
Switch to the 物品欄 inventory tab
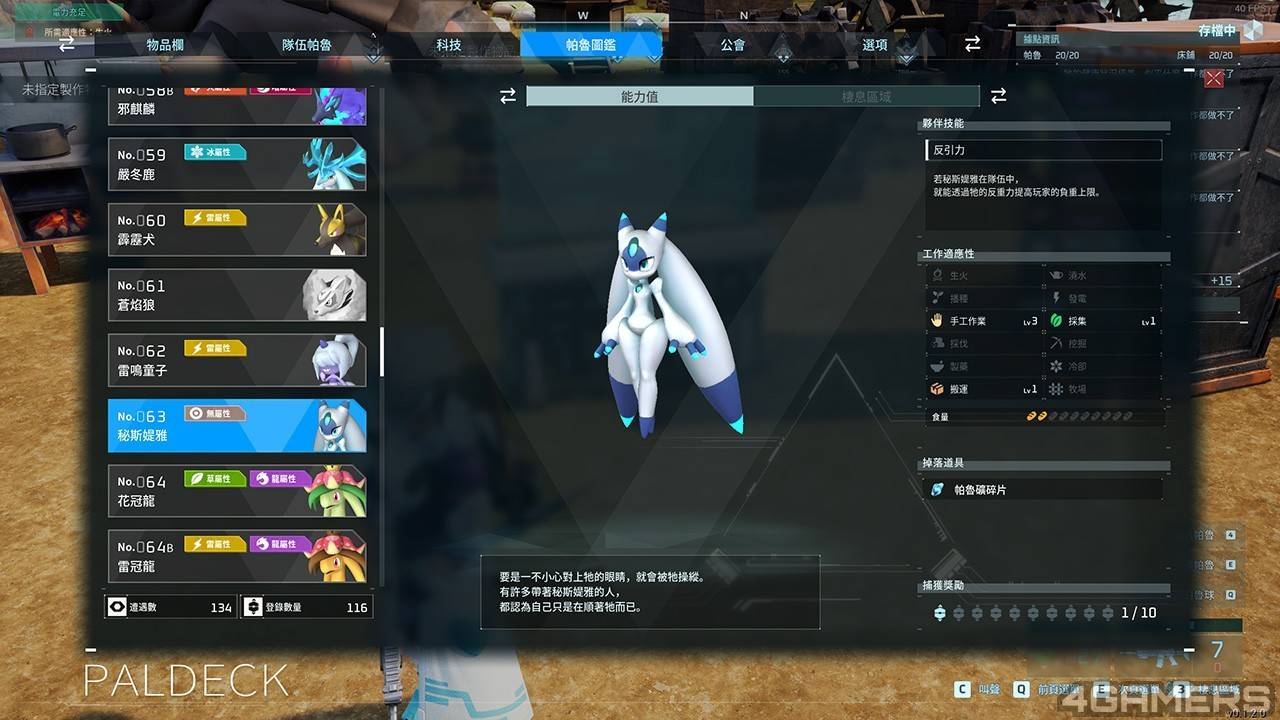(165, 45)
